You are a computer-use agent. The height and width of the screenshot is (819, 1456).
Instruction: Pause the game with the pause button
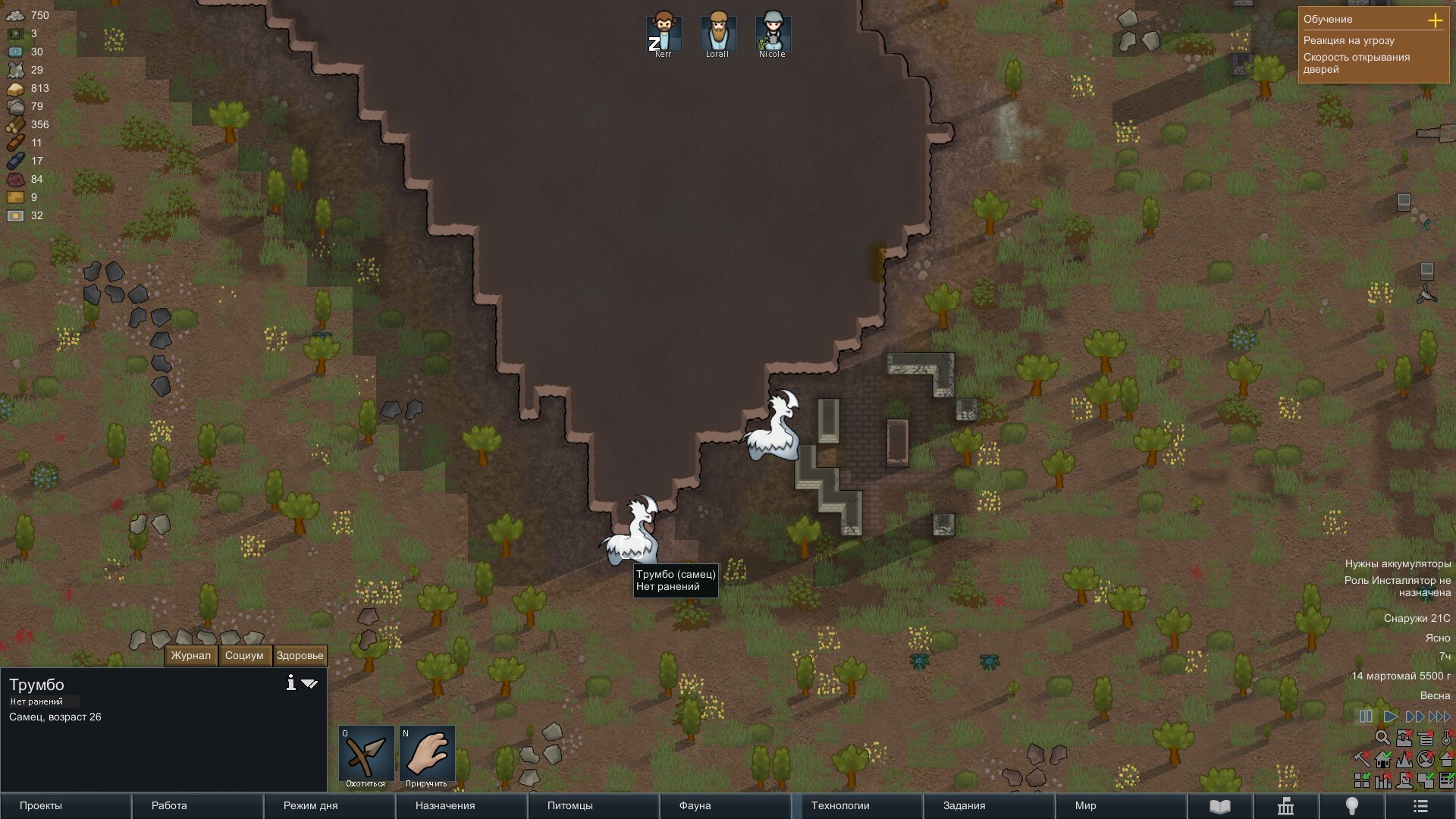pos(1366,717)
